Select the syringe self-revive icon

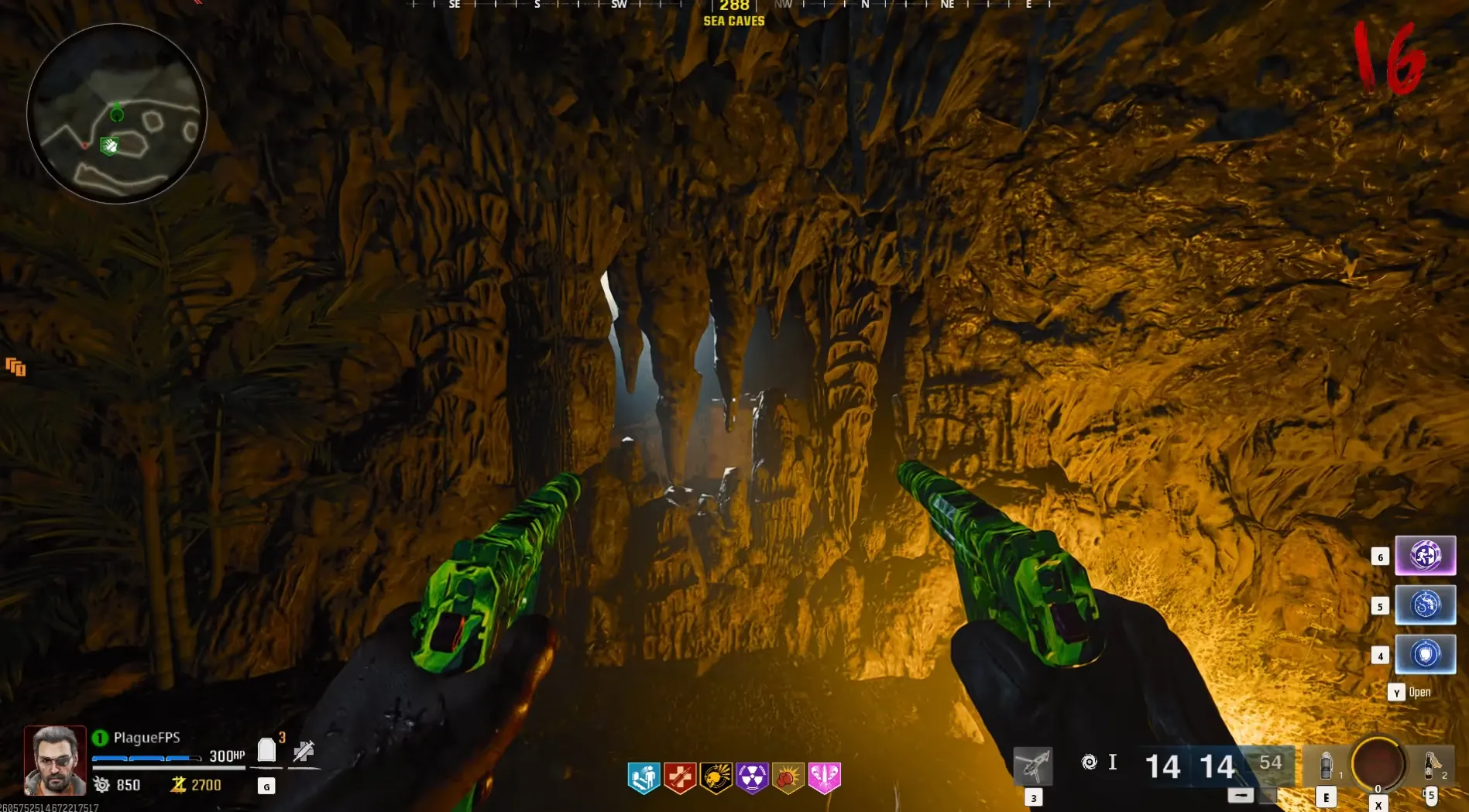304,751
